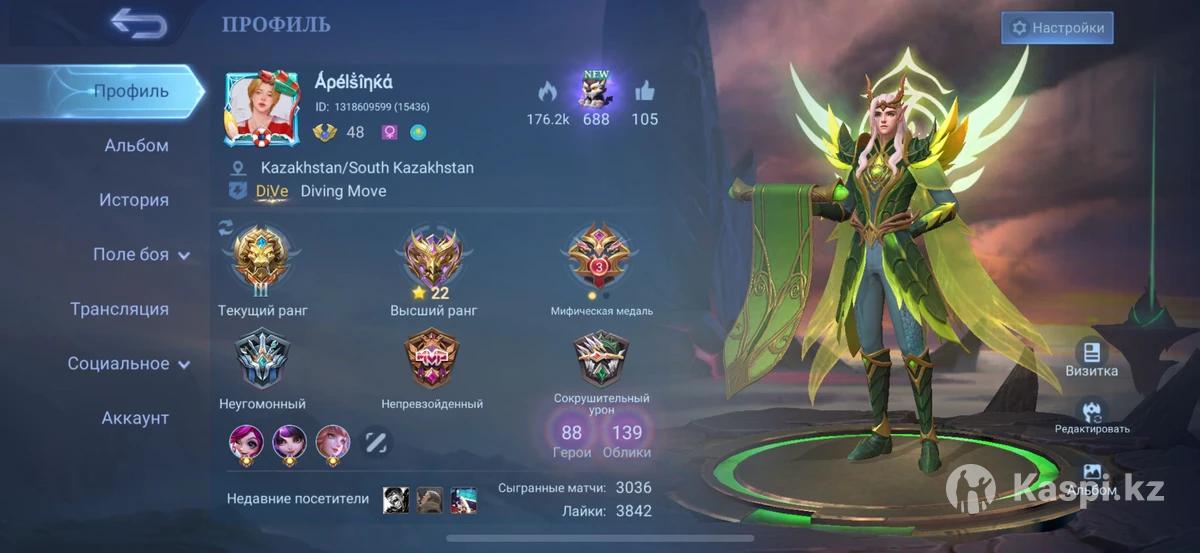Select the Профиль tab
1200x553 pixels.
(130, 92)
